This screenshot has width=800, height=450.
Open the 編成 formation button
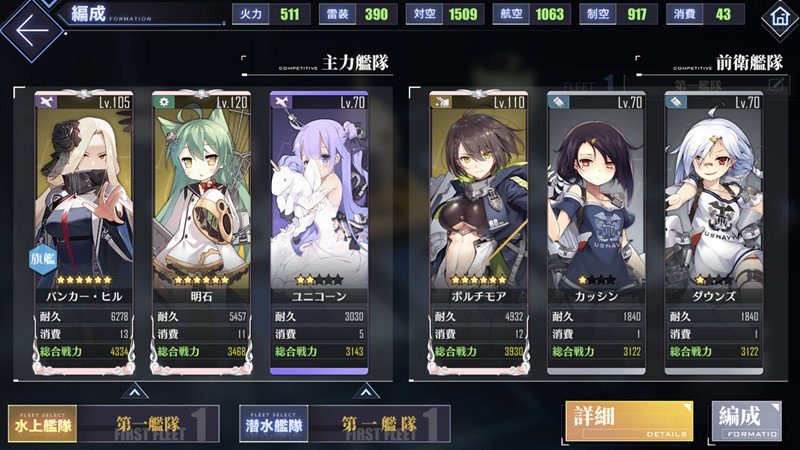pyautogui.click(x=746, y=420)
